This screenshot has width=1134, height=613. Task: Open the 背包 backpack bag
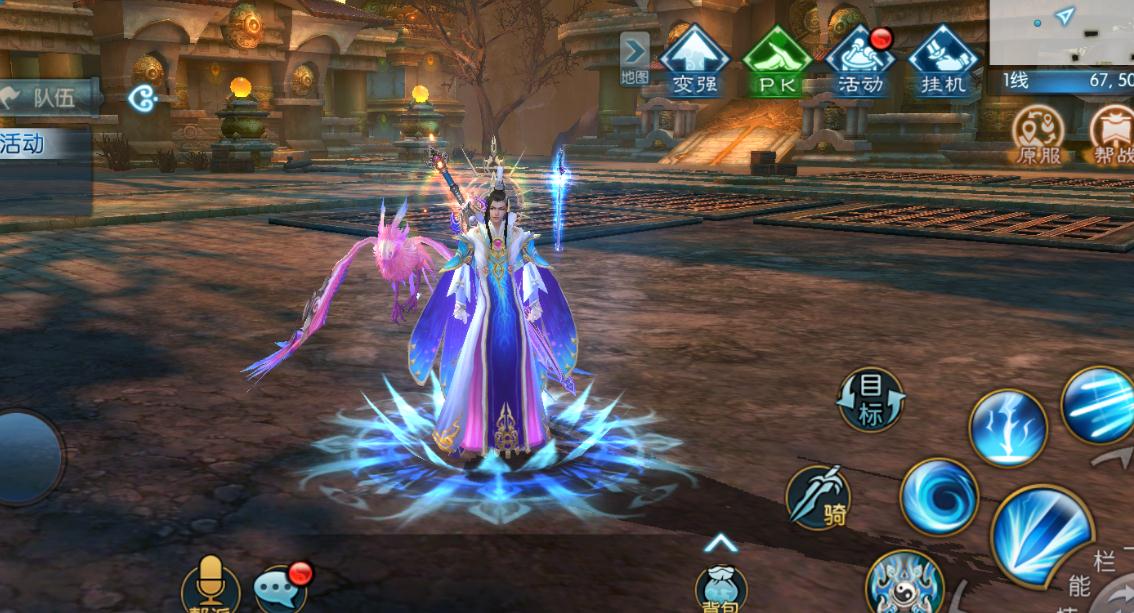click(x=721, y=590)
